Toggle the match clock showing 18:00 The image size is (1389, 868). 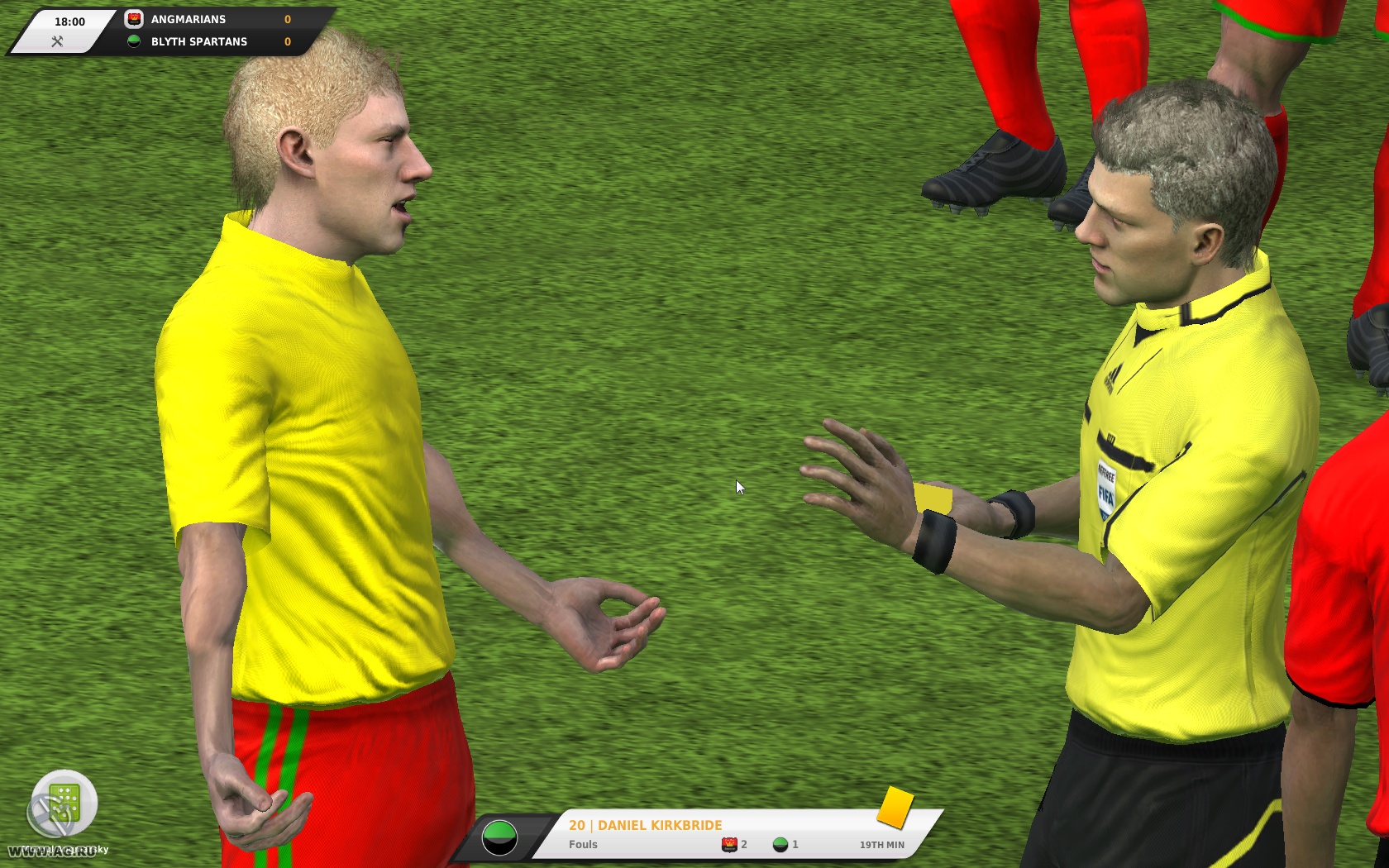coord(71,21)
